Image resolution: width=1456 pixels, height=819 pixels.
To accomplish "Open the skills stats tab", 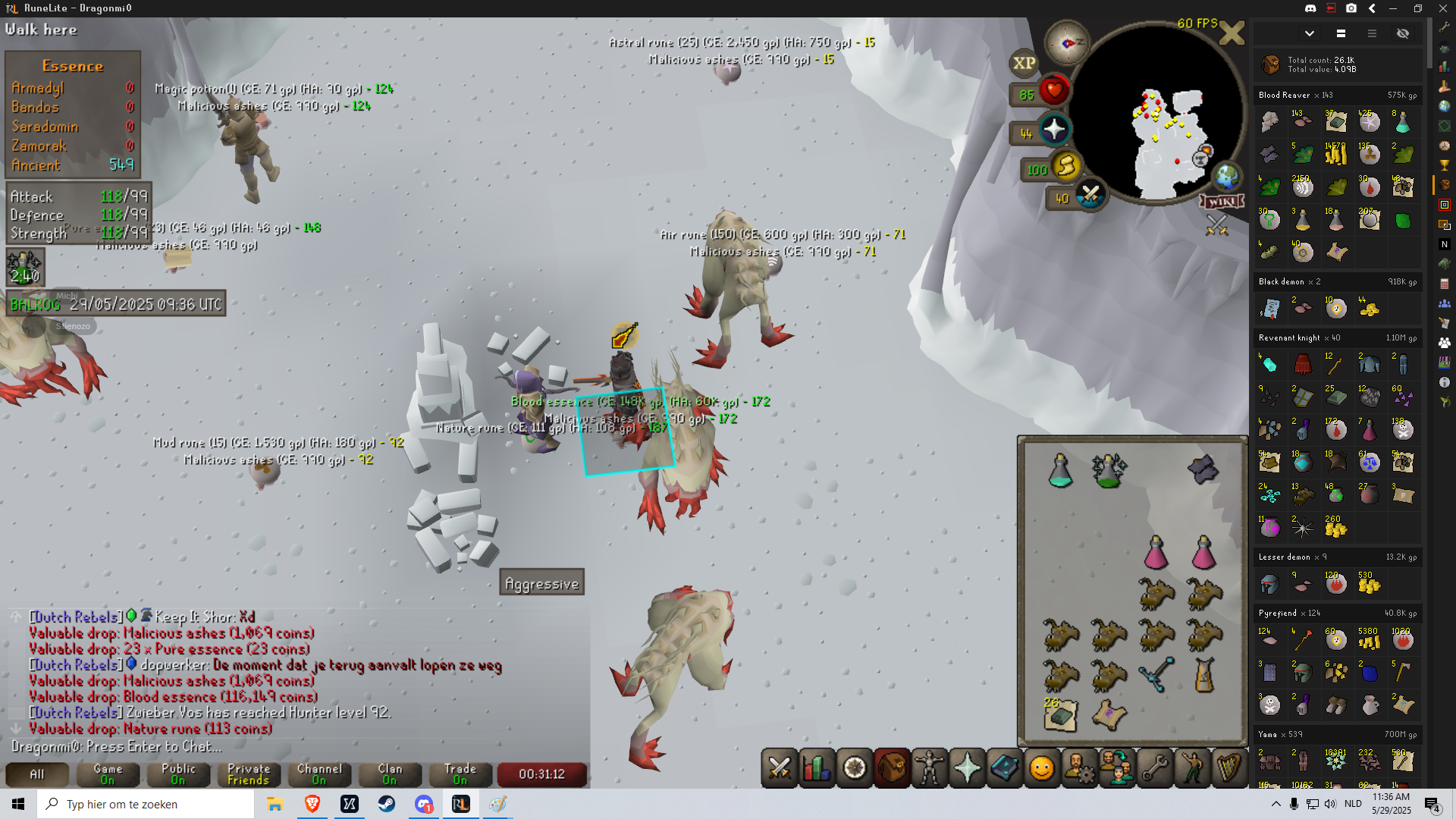I will (x=817, y=768).
